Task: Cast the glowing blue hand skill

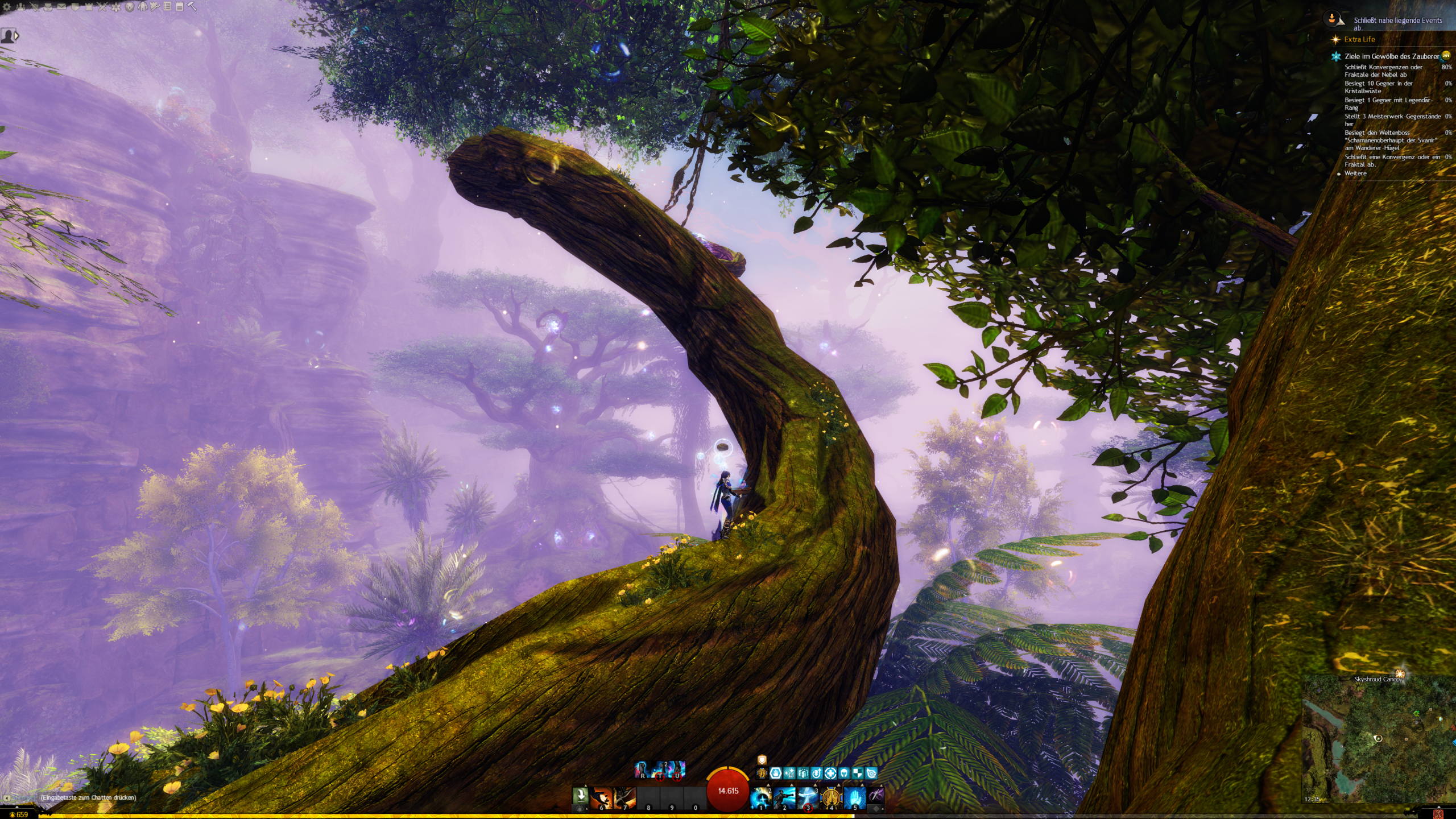Action: click(854, 797)
